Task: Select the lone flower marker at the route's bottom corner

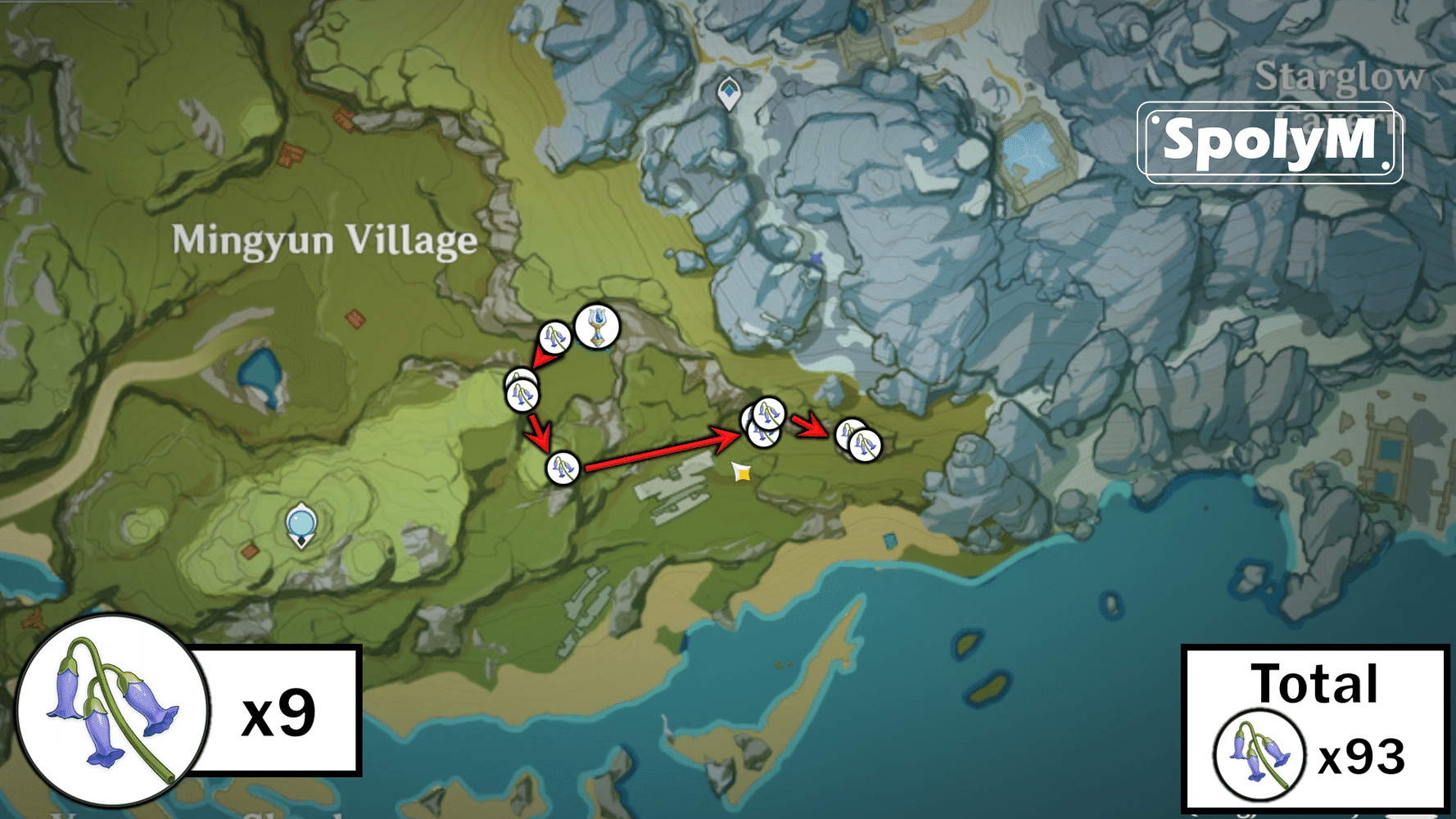Action: click(x=563, y=468)
